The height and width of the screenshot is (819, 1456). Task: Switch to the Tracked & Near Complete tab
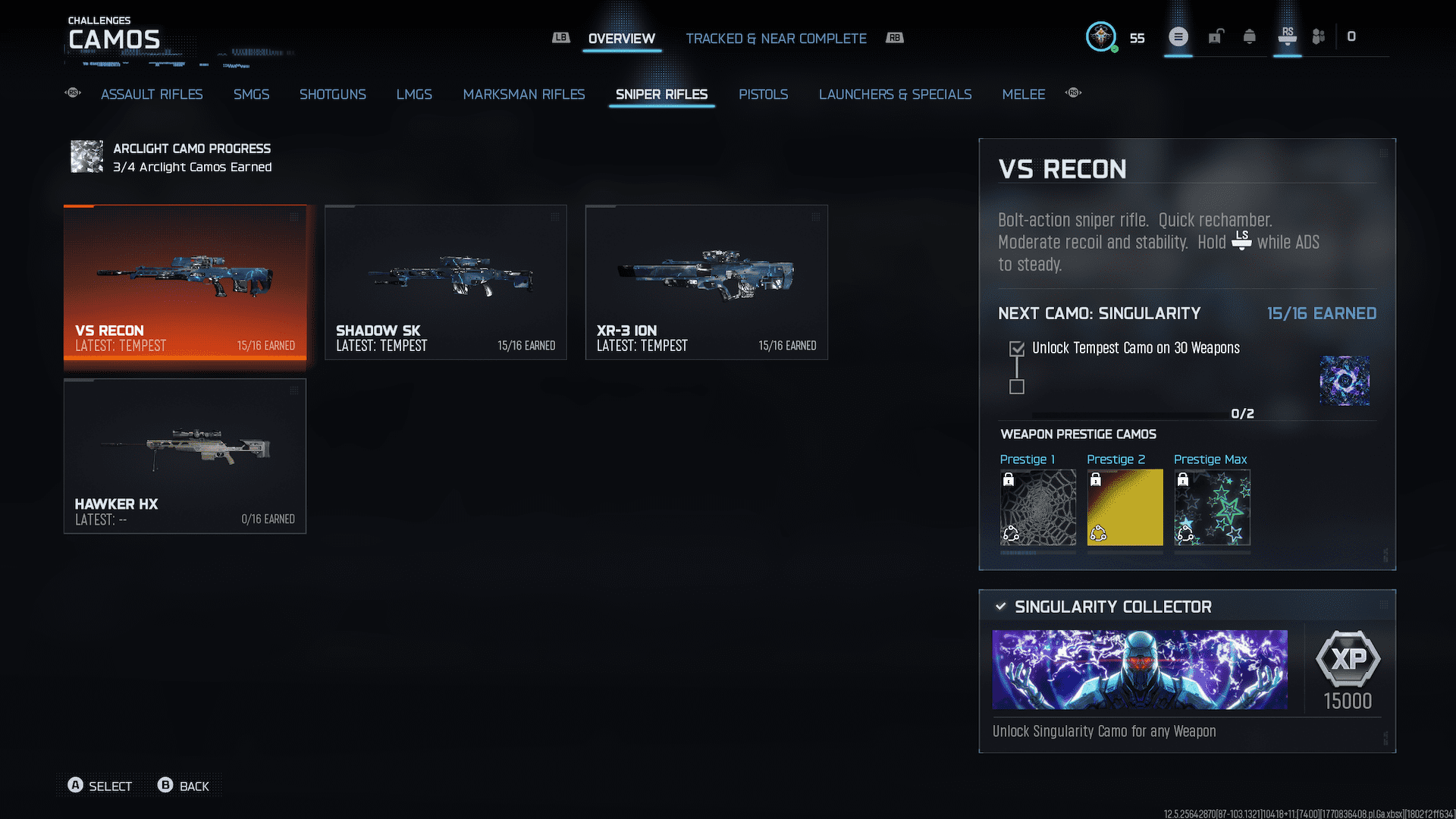tap(776, 38)
